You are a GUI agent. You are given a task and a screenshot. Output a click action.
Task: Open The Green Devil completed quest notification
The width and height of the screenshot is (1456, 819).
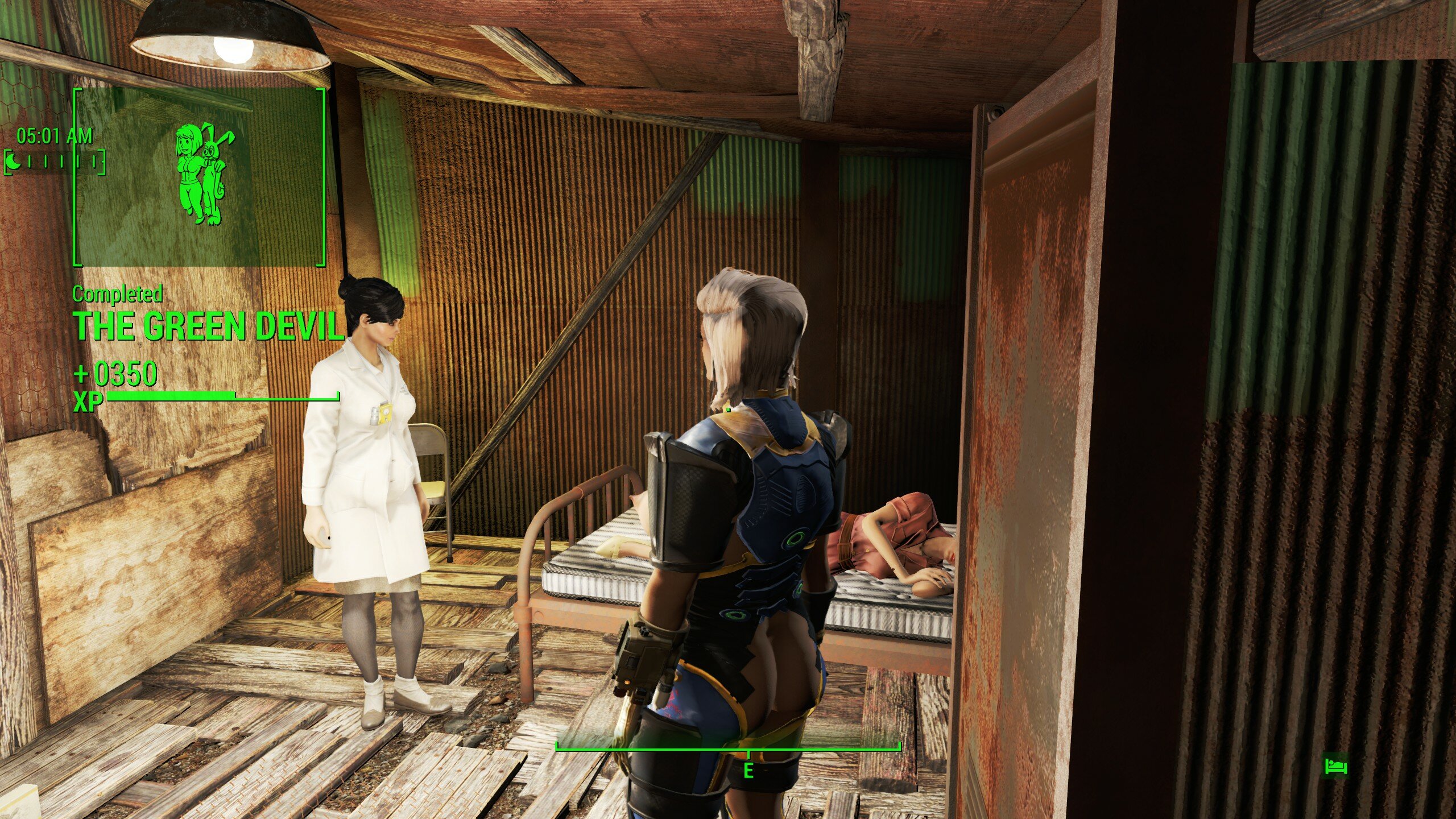pyautogui.click(x=209, y=325)
